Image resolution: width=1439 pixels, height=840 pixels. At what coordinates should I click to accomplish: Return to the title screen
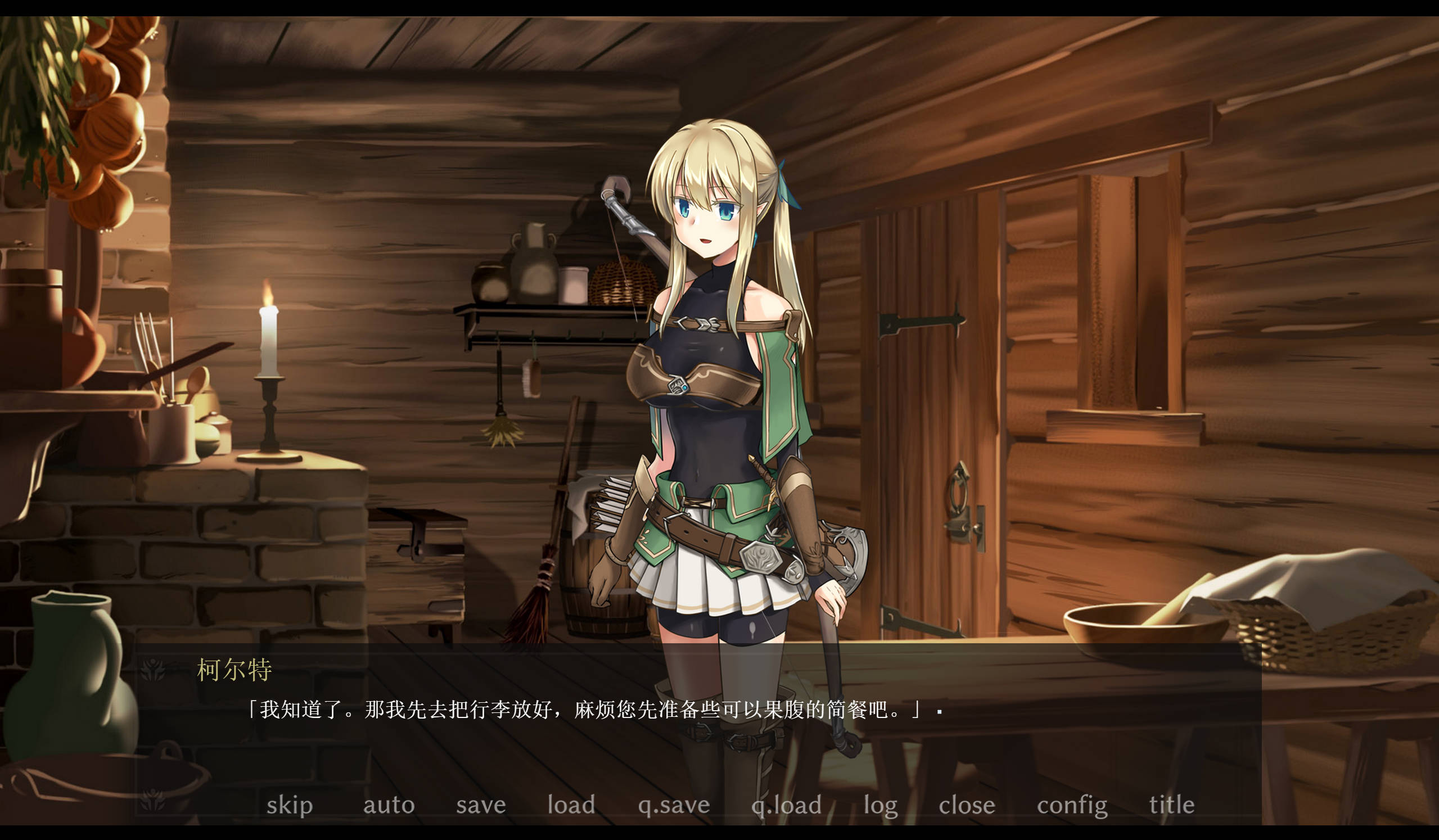[1172, 805]
